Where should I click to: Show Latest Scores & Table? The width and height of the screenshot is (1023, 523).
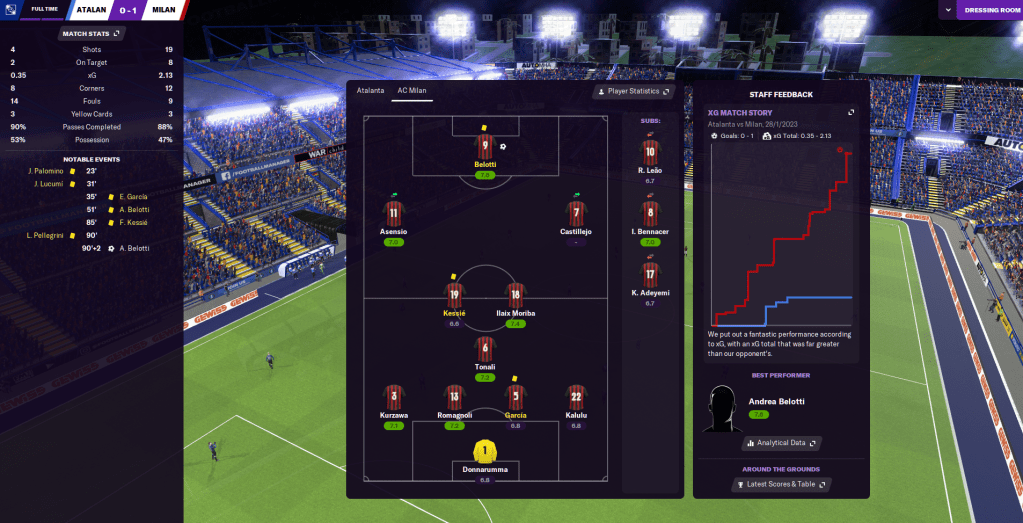(781, 485)
